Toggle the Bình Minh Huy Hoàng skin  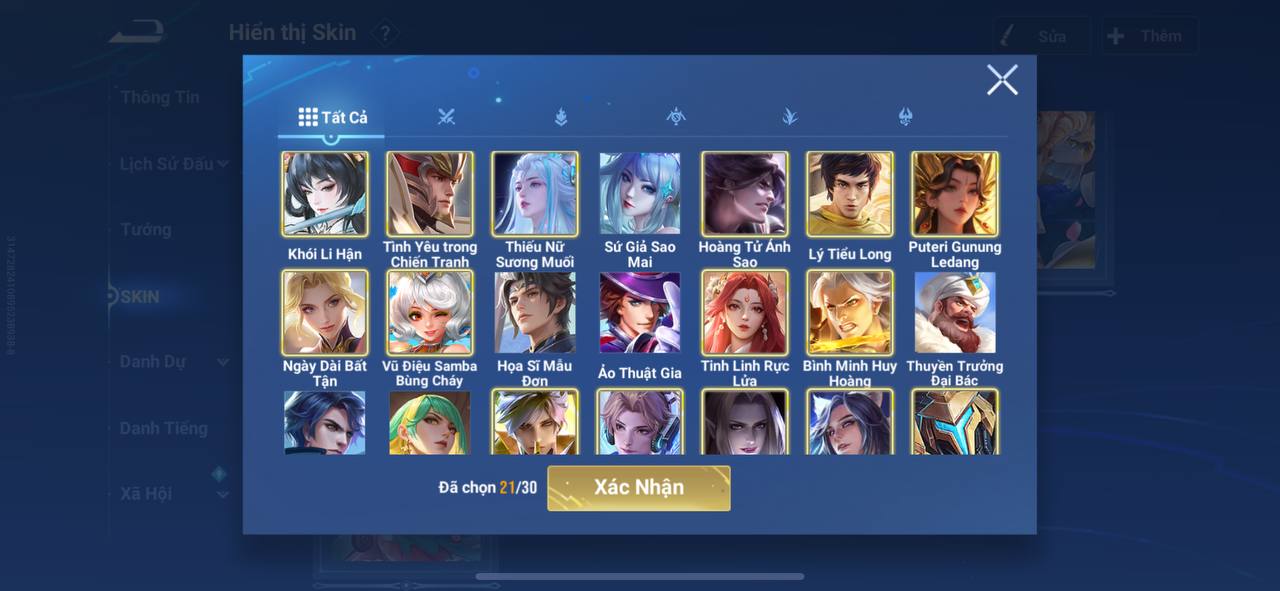coord(850,313)
